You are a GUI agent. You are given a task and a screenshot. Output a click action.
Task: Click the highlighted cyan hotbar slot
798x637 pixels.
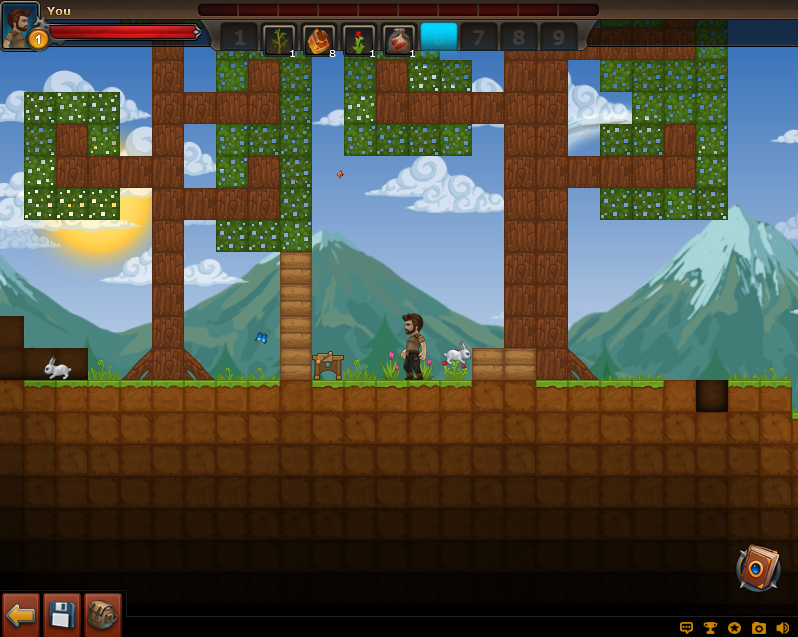tap(439, 37)
